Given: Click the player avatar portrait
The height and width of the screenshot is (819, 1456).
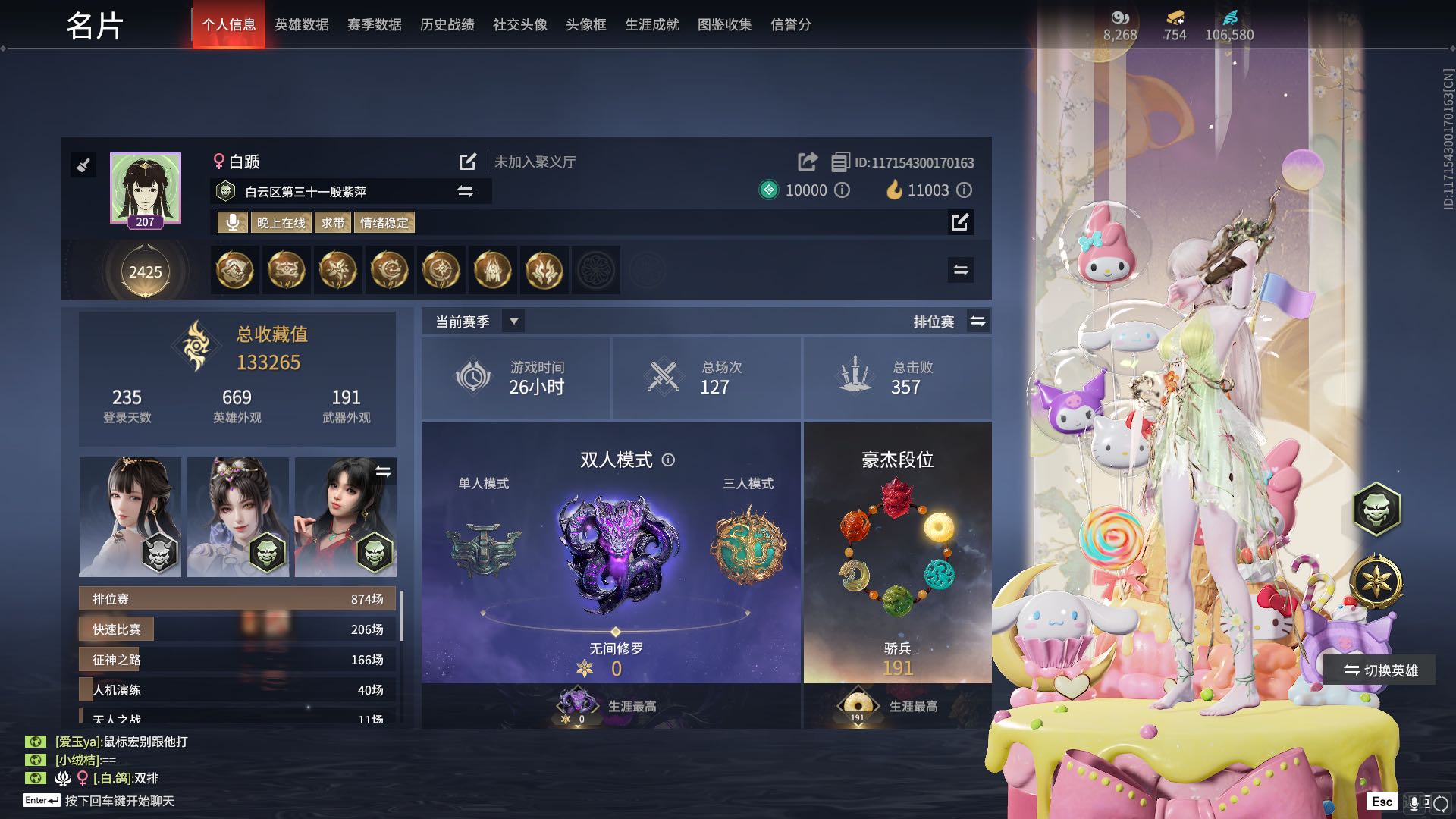Looking at the screenshot, I should coord(145,188).
